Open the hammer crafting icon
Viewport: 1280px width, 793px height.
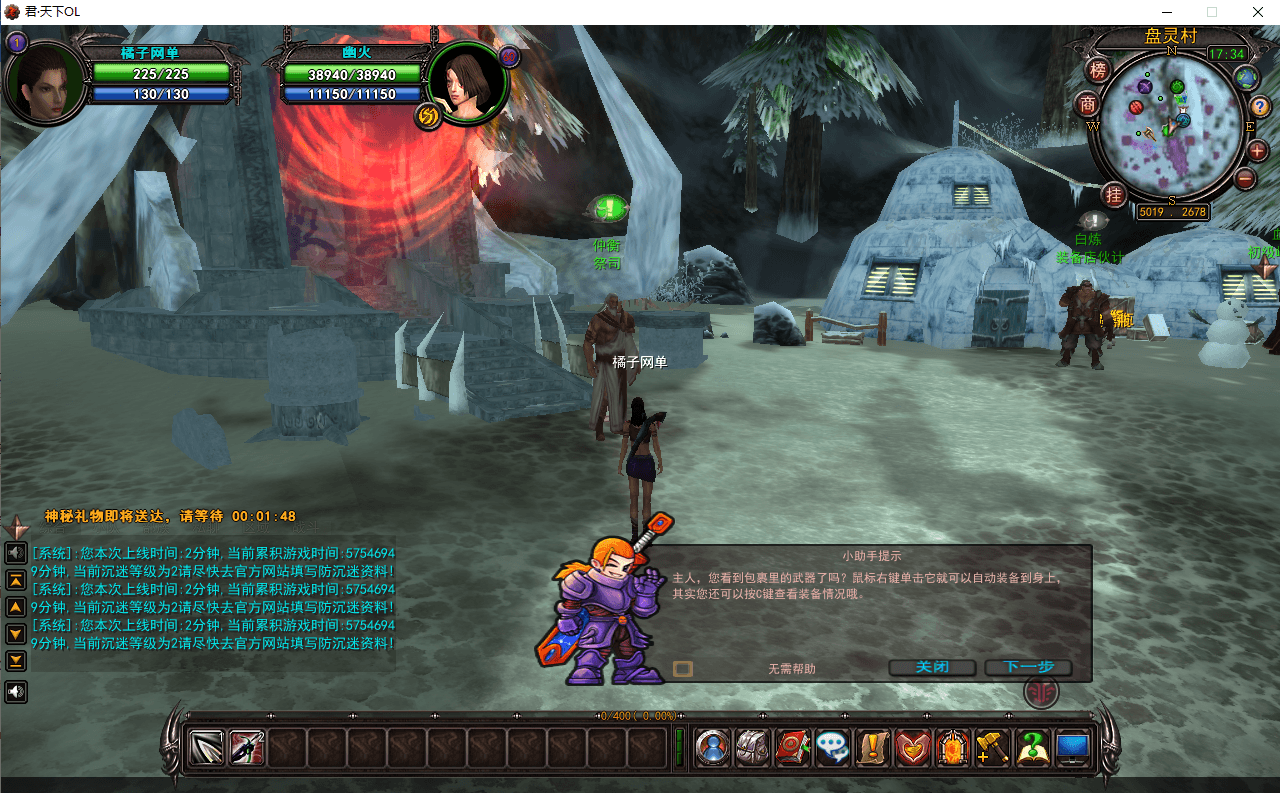(x=992, y=748)
